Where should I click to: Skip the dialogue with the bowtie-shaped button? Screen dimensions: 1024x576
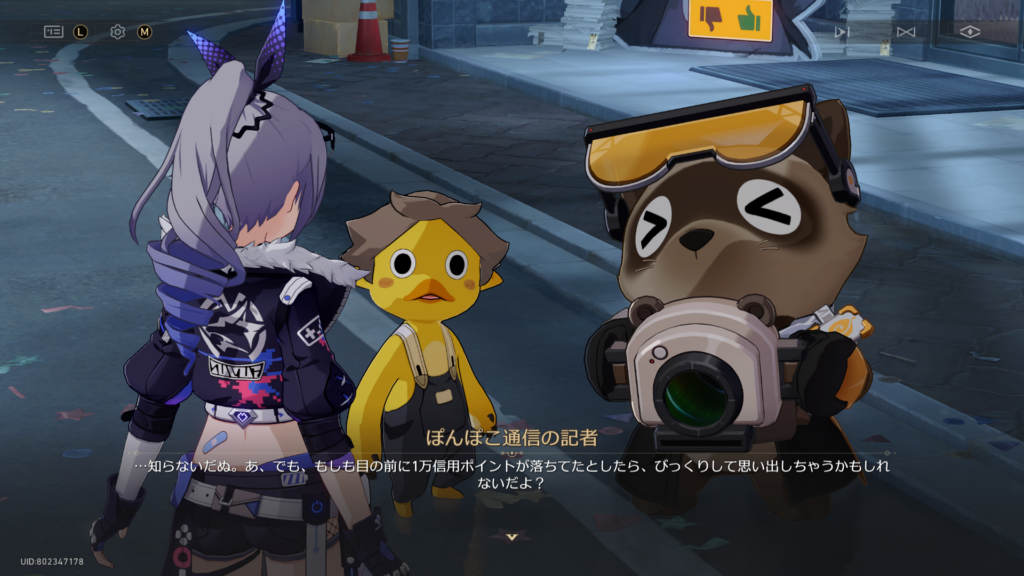[905, 32]
